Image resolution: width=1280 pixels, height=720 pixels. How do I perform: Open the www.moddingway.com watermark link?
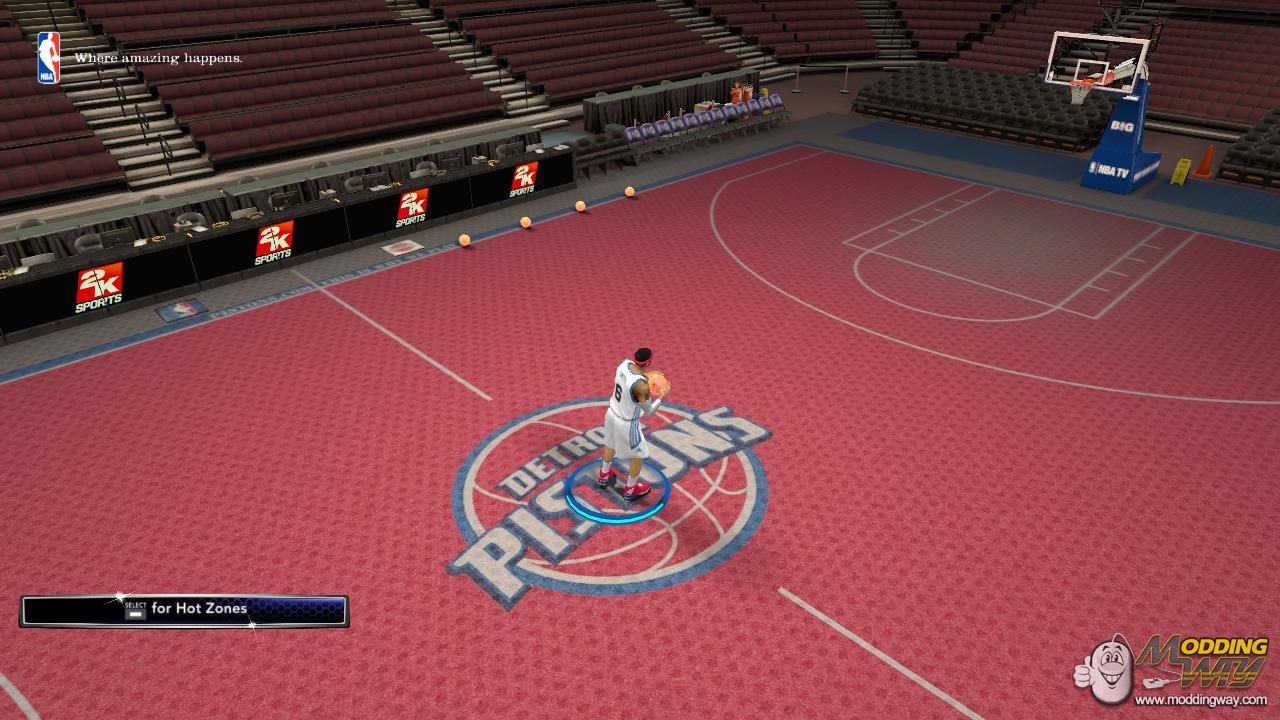[x=1201, y=700]
